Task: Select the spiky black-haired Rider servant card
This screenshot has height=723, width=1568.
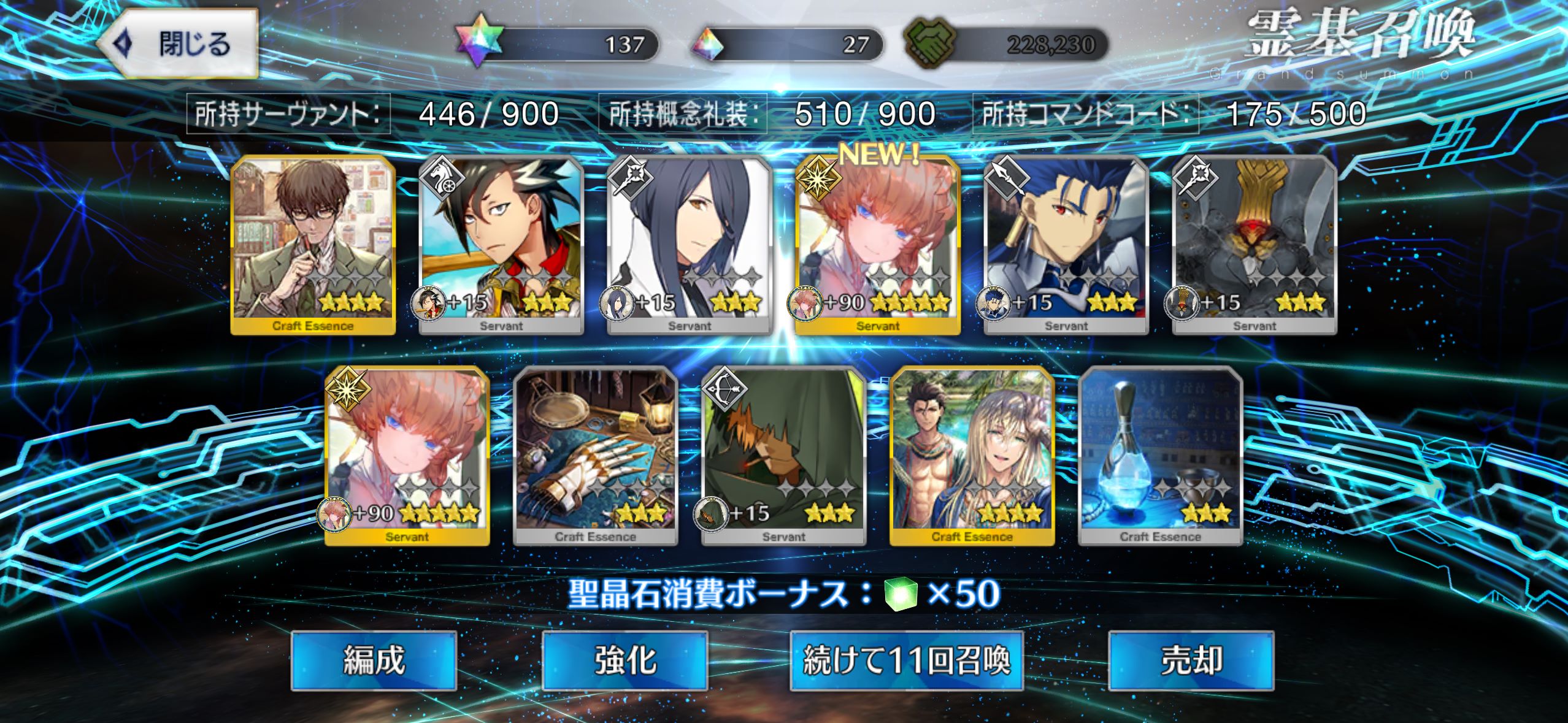Action: 501,245
